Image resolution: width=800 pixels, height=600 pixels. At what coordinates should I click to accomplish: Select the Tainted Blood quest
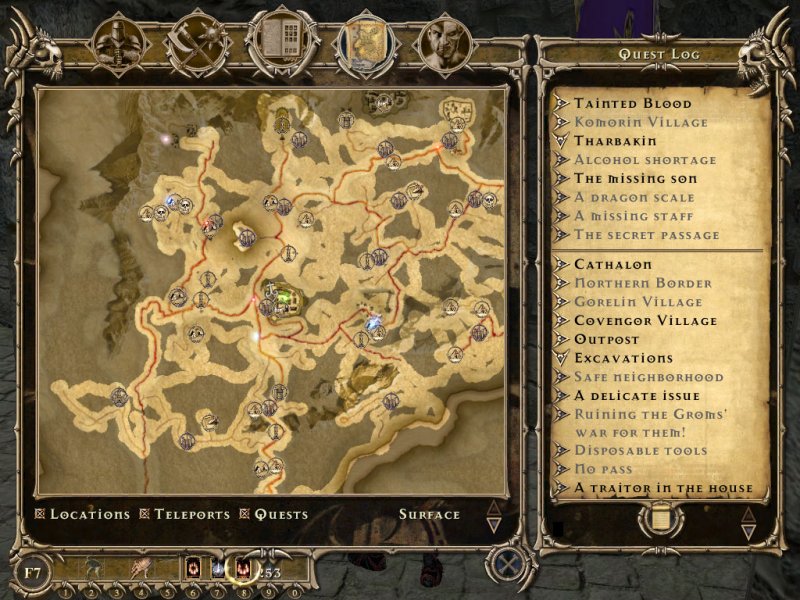tap(632, 103)
